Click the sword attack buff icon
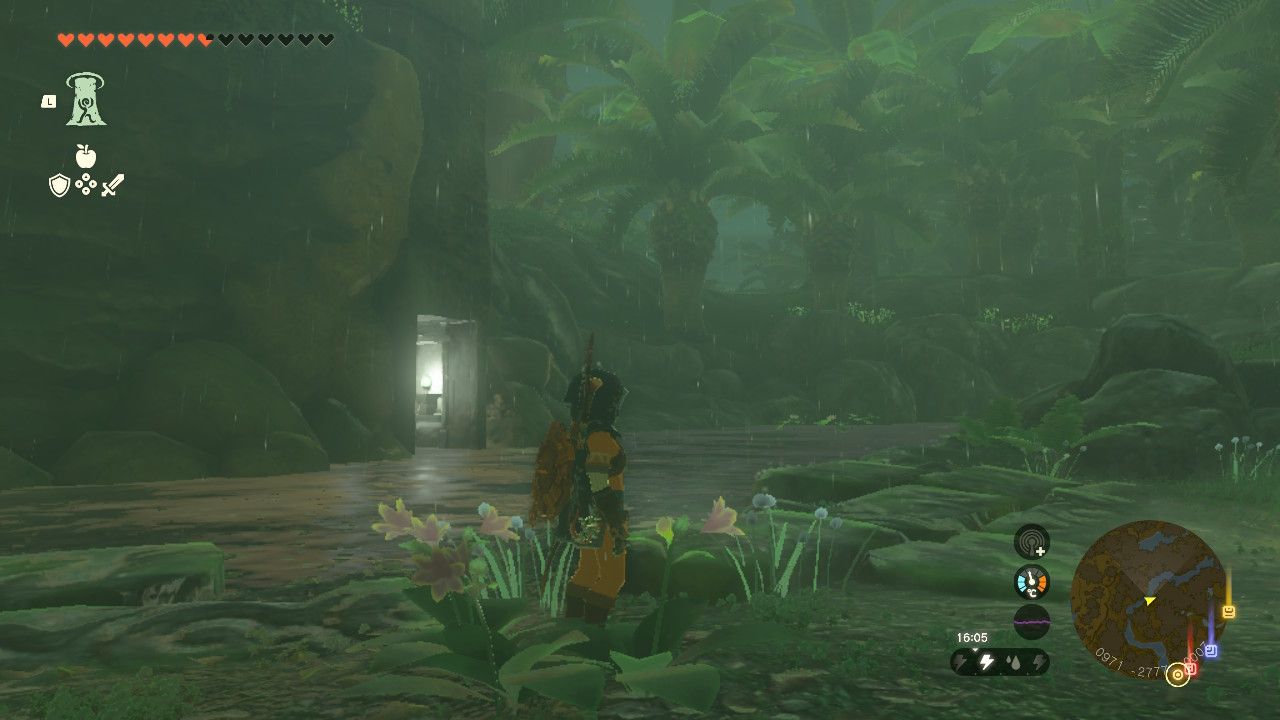 (x=113, y=184)
